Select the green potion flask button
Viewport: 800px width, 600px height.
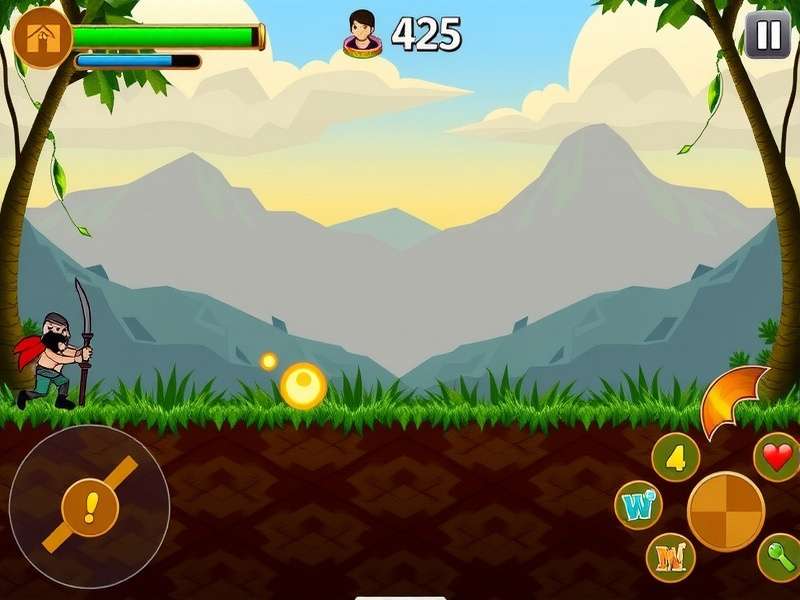point(779,557)
